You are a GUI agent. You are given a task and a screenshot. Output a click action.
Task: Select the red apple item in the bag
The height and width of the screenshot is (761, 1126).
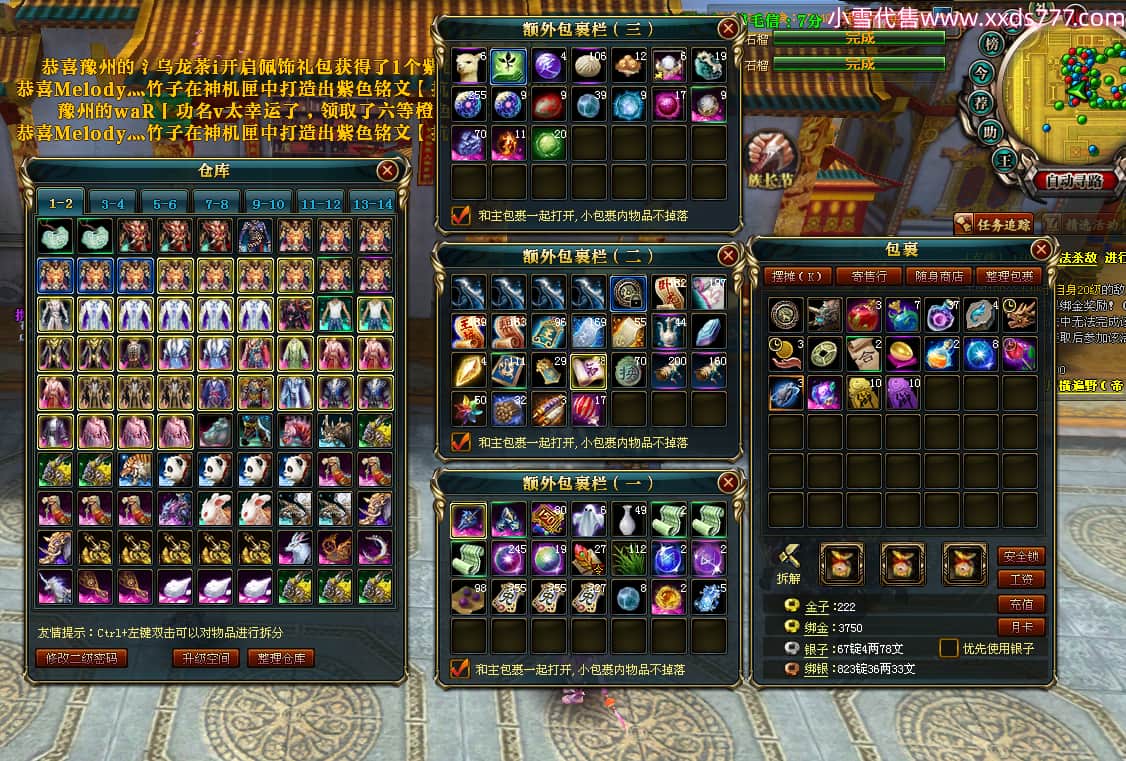pyautogui.click(x=864, y=316)
